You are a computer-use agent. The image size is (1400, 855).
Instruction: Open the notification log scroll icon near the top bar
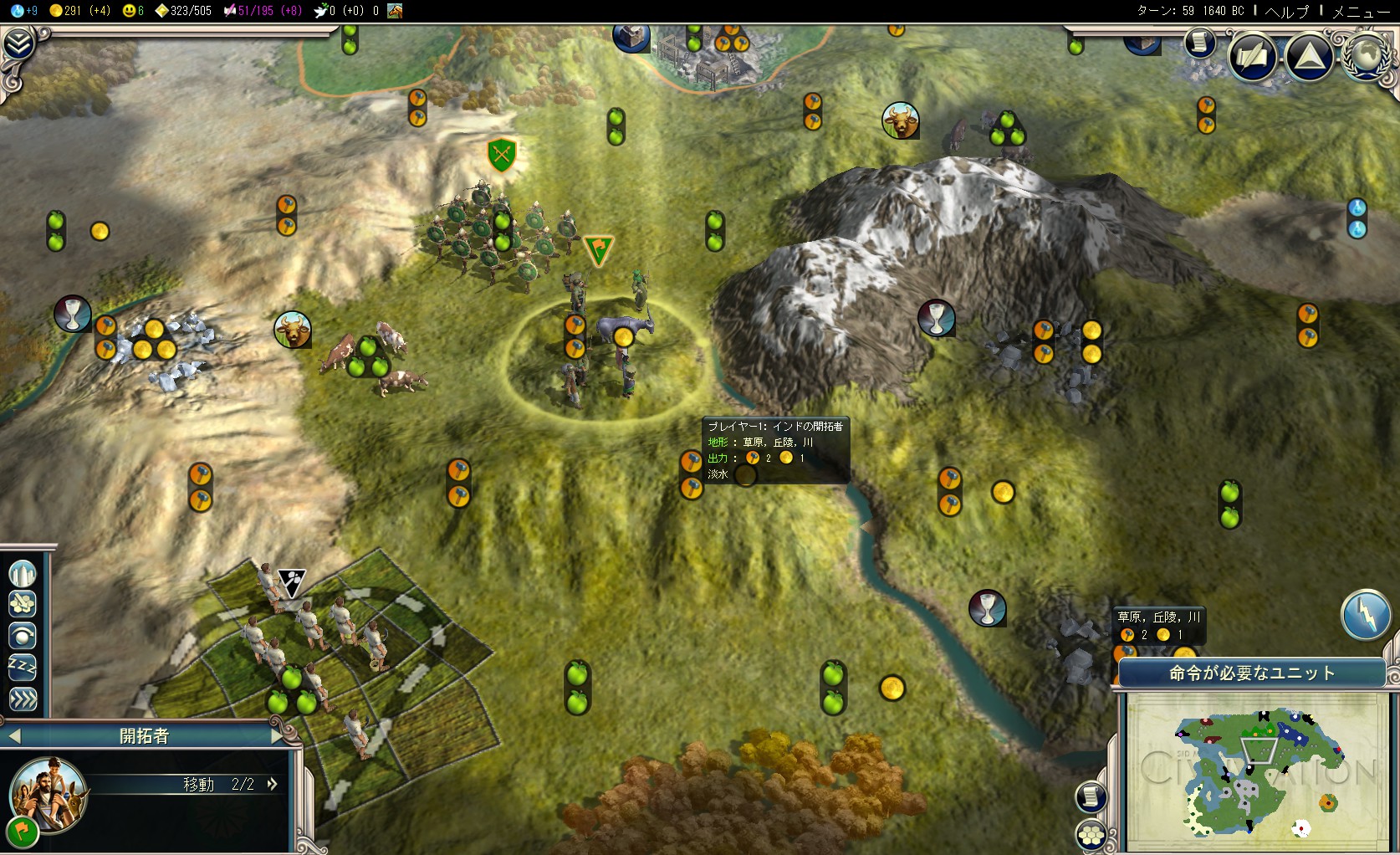click(x=1199, y=43)
